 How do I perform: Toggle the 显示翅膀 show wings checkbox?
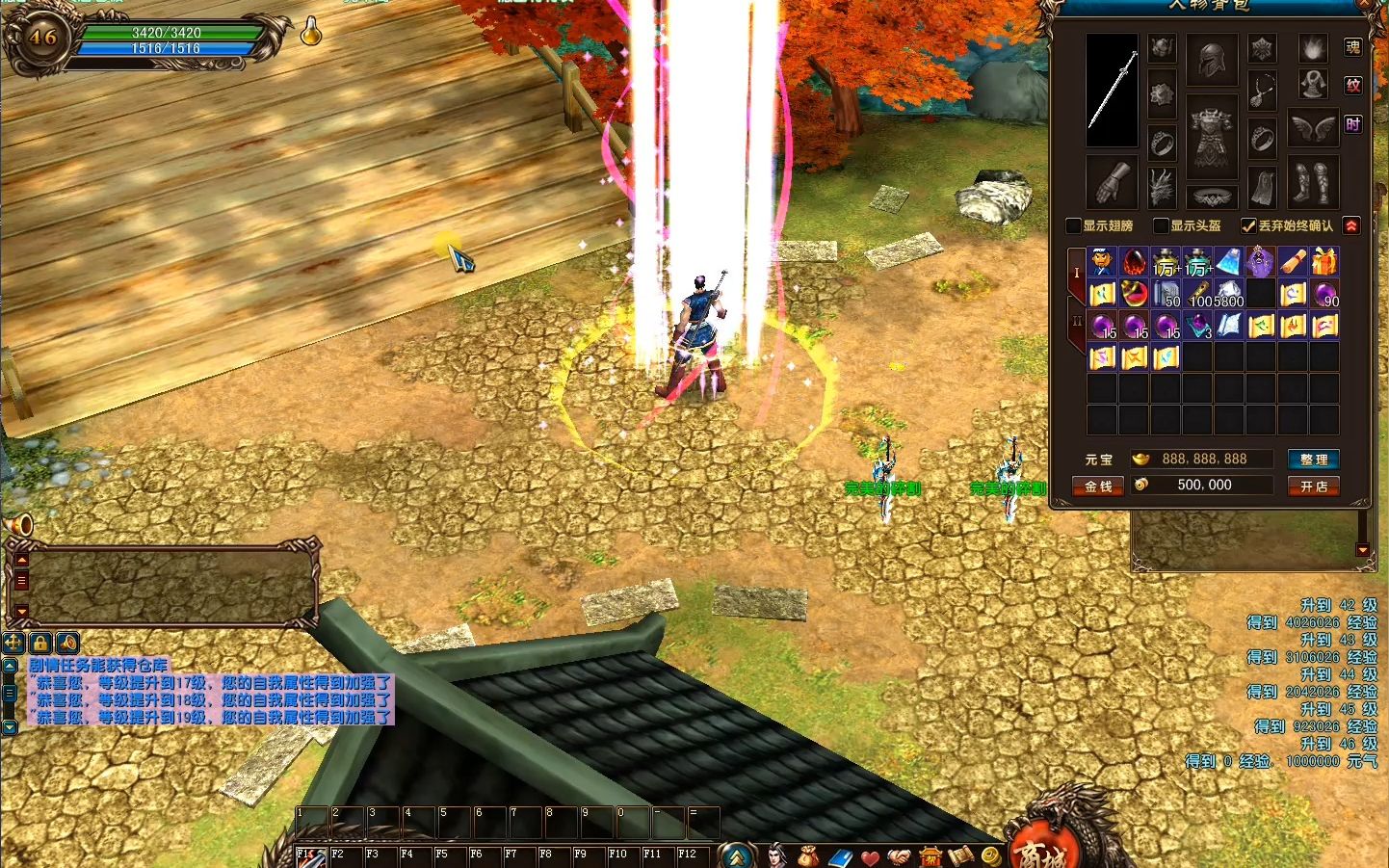[1073, 225]
